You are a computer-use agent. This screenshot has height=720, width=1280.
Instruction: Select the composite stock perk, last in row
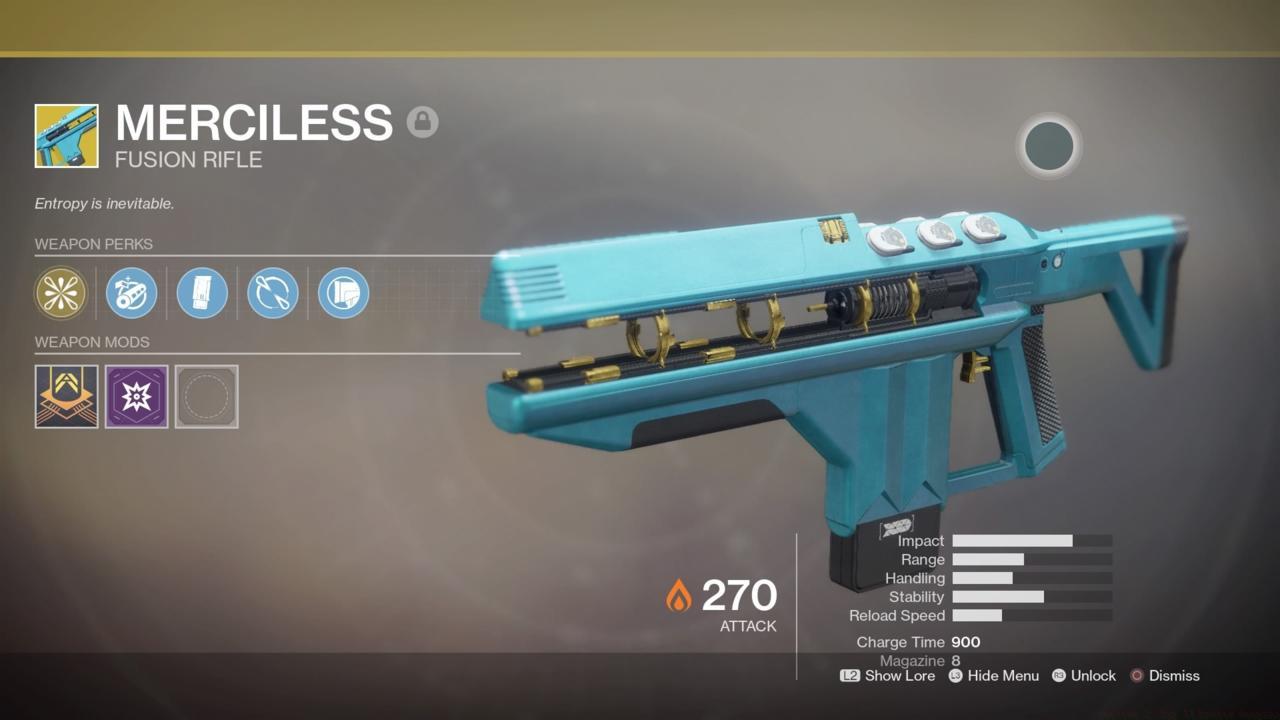[343, 293]
